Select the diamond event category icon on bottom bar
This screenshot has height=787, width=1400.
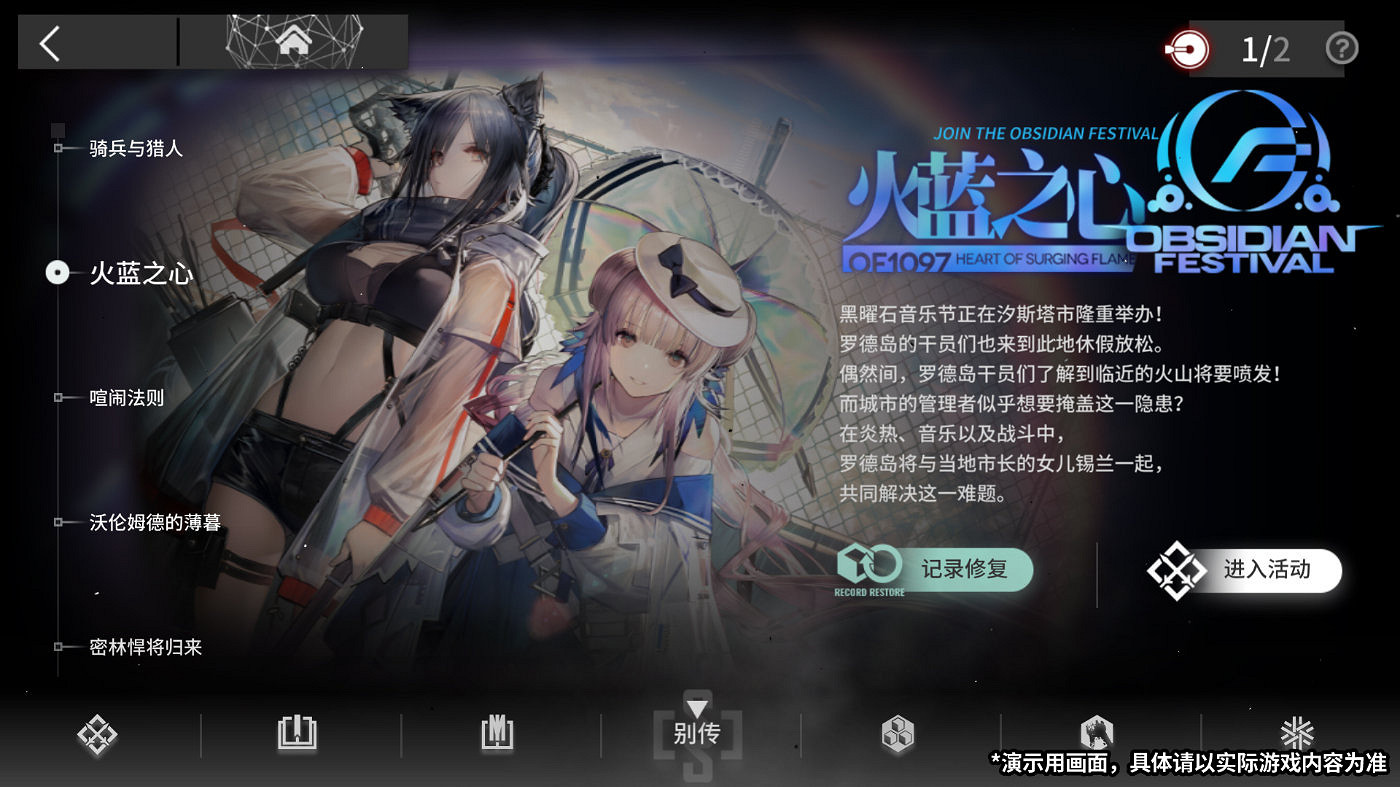[x=95, y=733]
